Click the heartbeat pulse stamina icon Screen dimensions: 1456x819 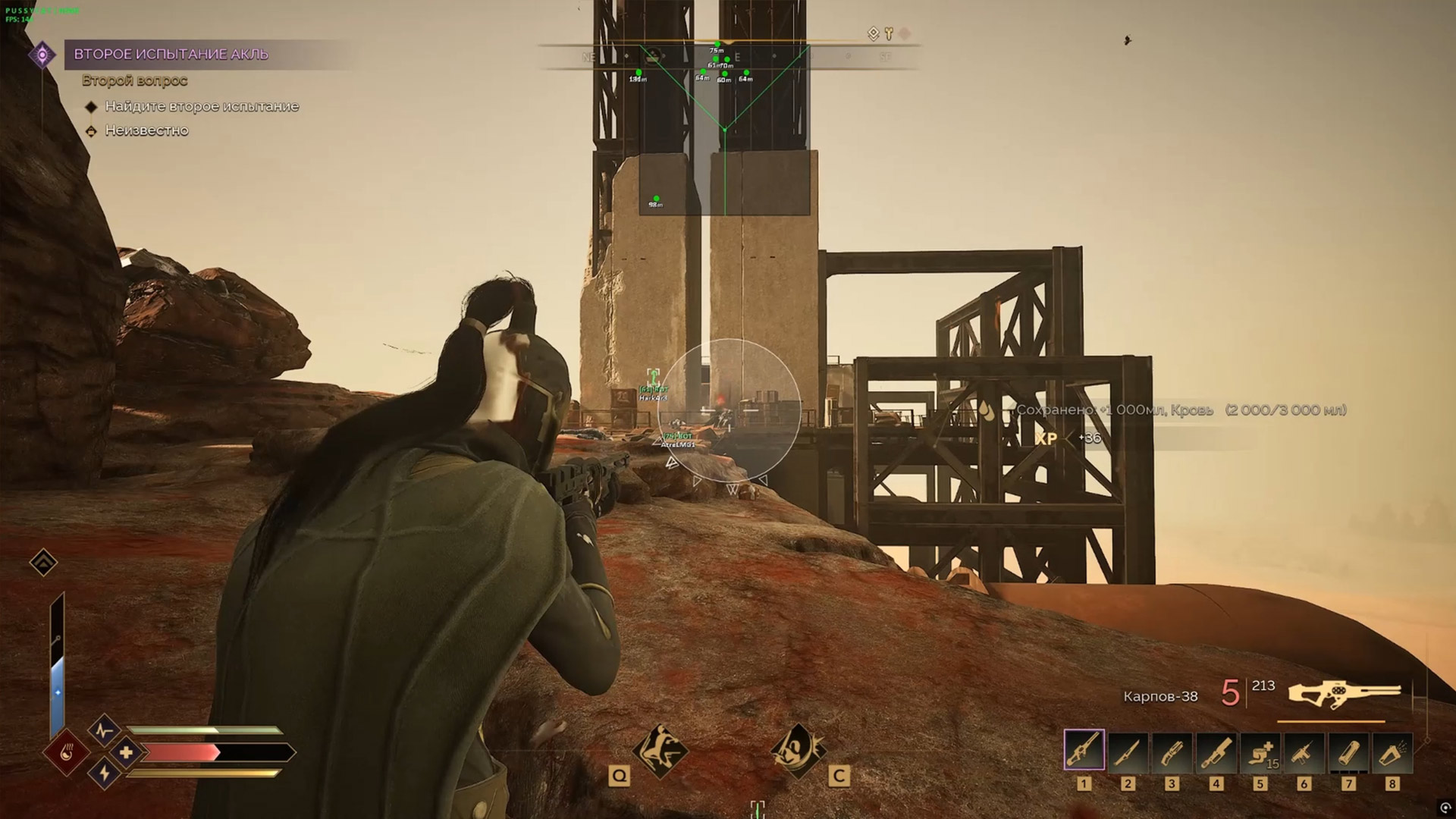click(104, 731)
